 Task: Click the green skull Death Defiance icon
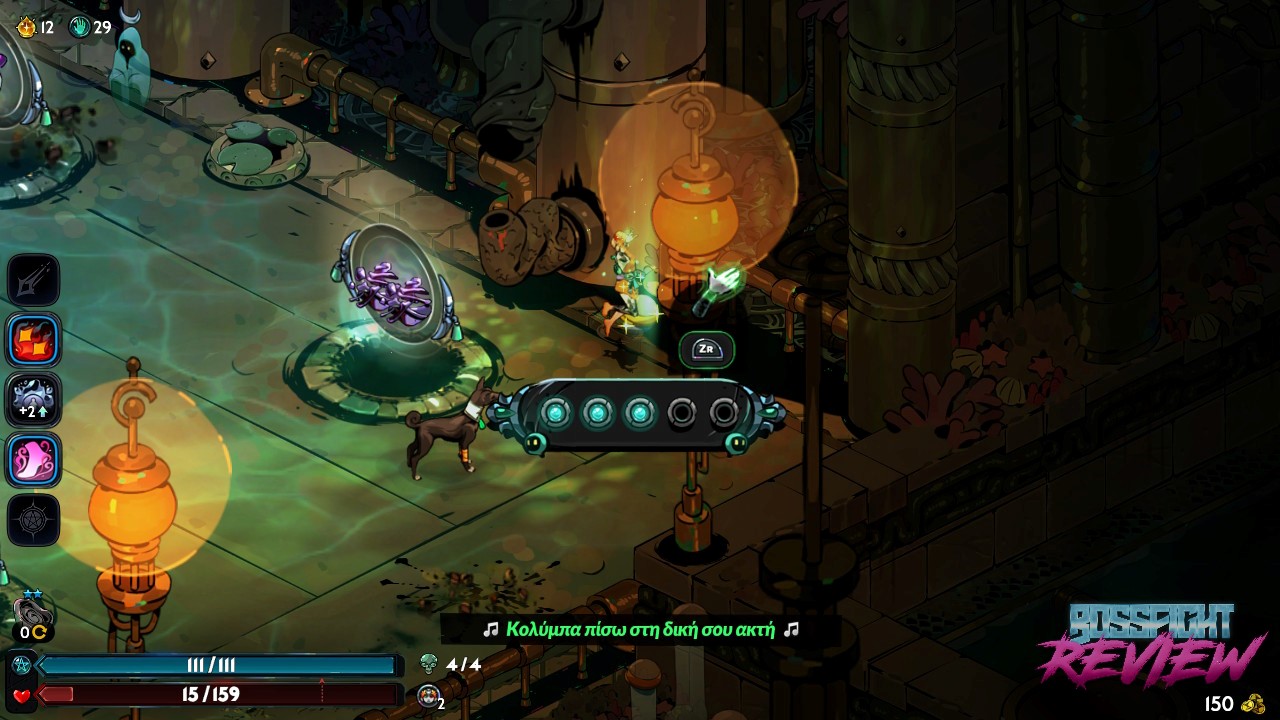[429, 664]
